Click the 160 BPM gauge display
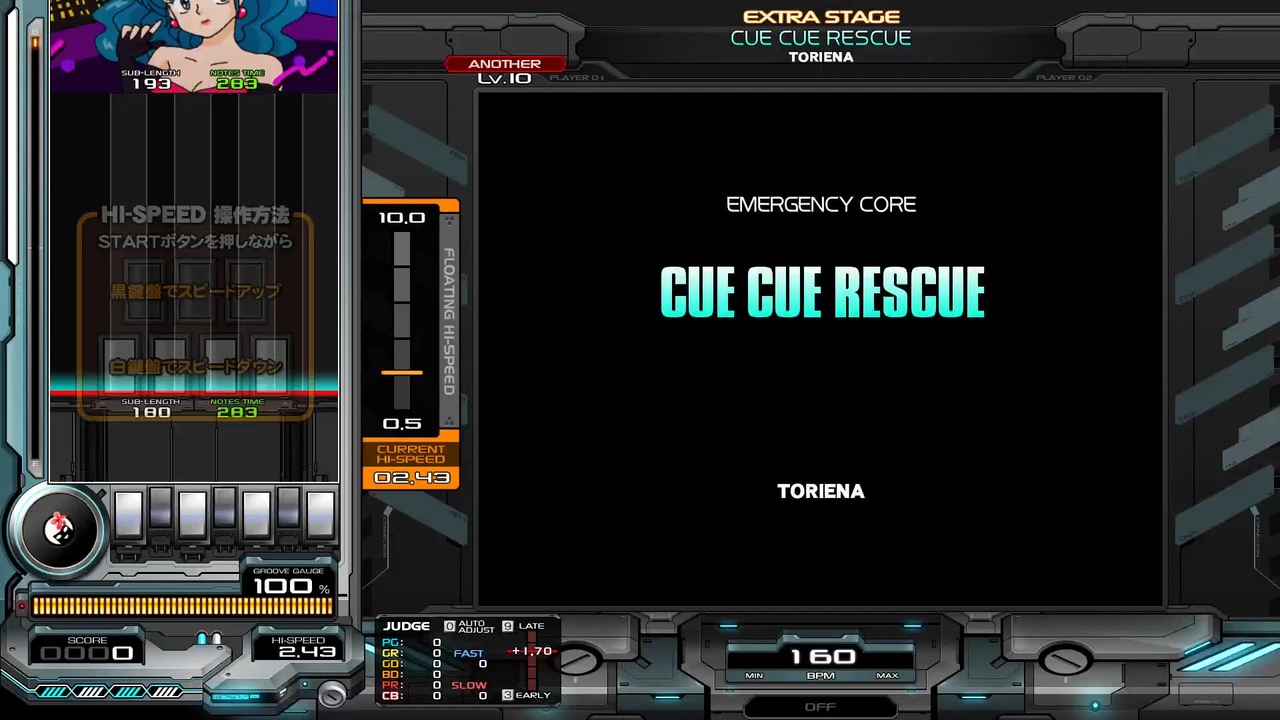The width and height of the screenshot is (1280, 720). click(820, 657)
